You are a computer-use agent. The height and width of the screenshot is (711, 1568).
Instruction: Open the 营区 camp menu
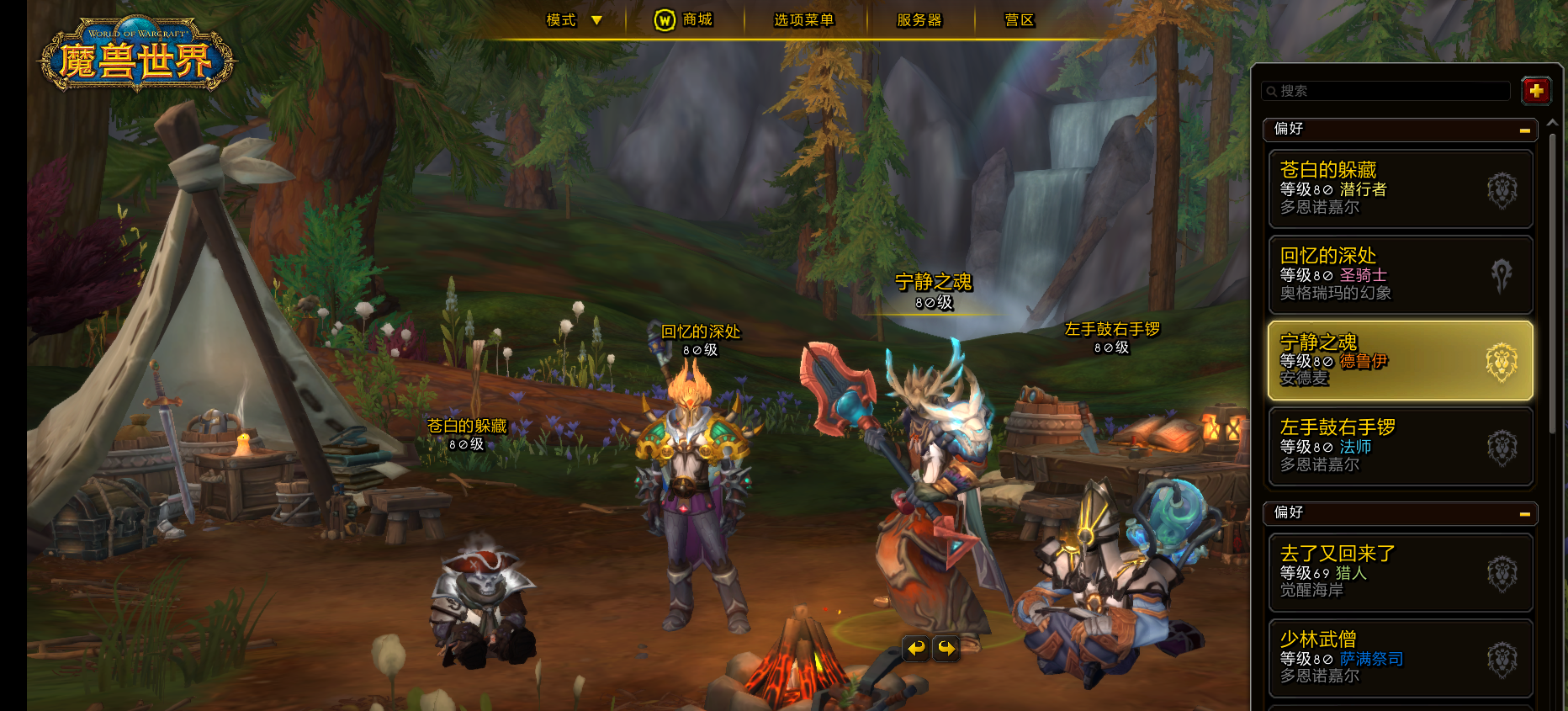pos(1019,20)
